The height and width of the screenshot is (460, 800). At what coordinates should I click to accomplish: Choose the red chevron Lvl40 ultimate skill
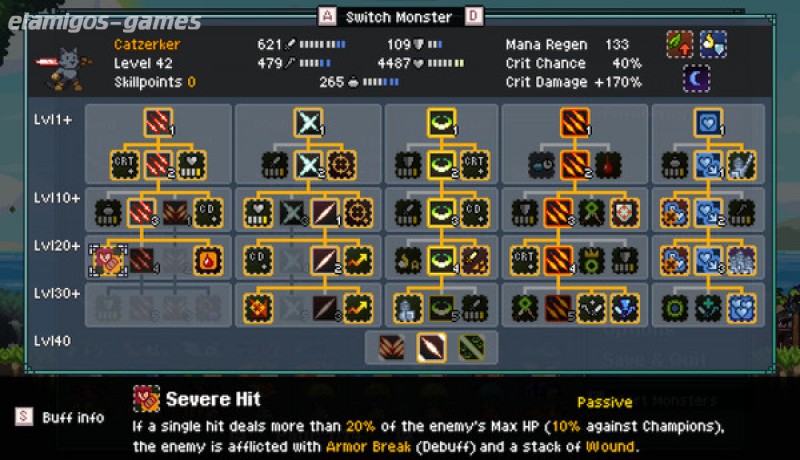click(x=393, y=347)
